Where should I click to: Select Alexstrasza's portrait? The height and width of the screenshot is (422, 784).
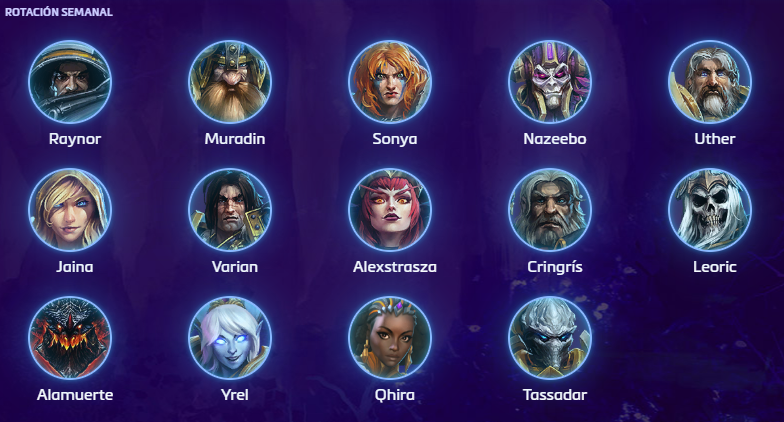point(390,209)
